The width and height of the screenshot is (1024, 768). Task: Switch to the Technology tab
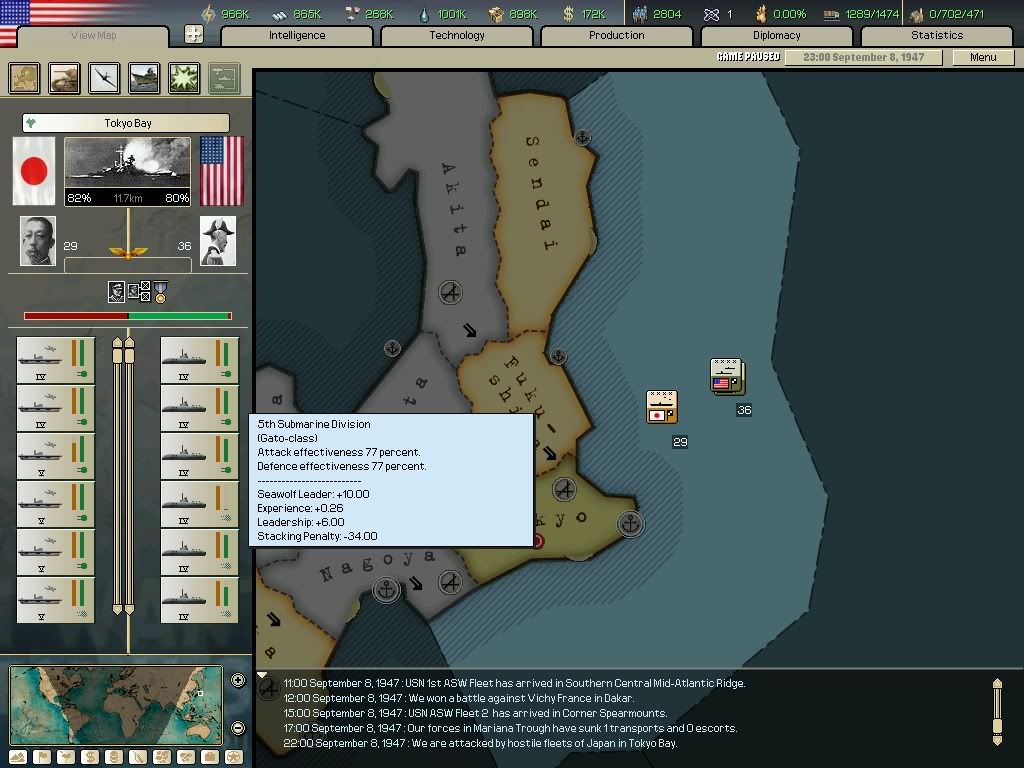pos(457,35)
